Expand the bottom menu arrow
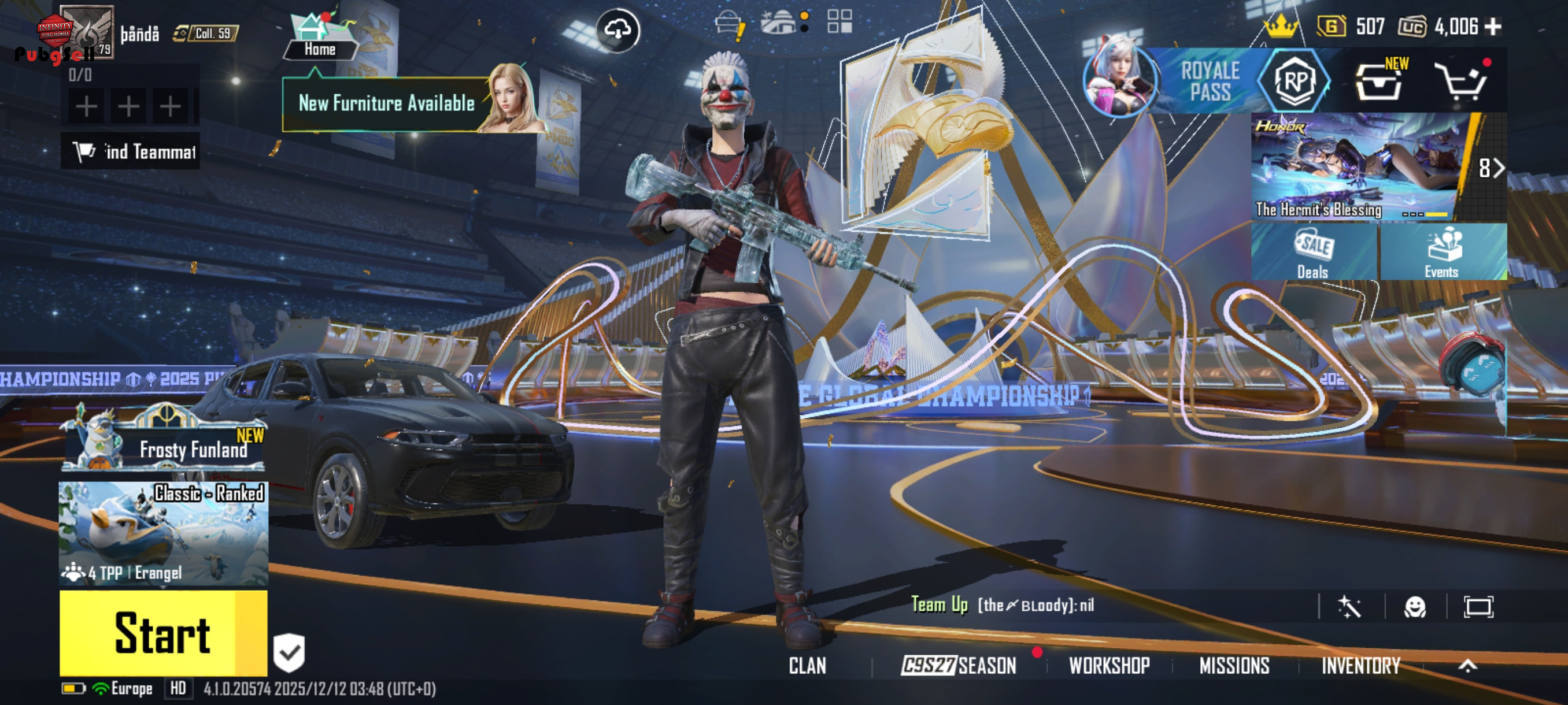 [1467, 666]
